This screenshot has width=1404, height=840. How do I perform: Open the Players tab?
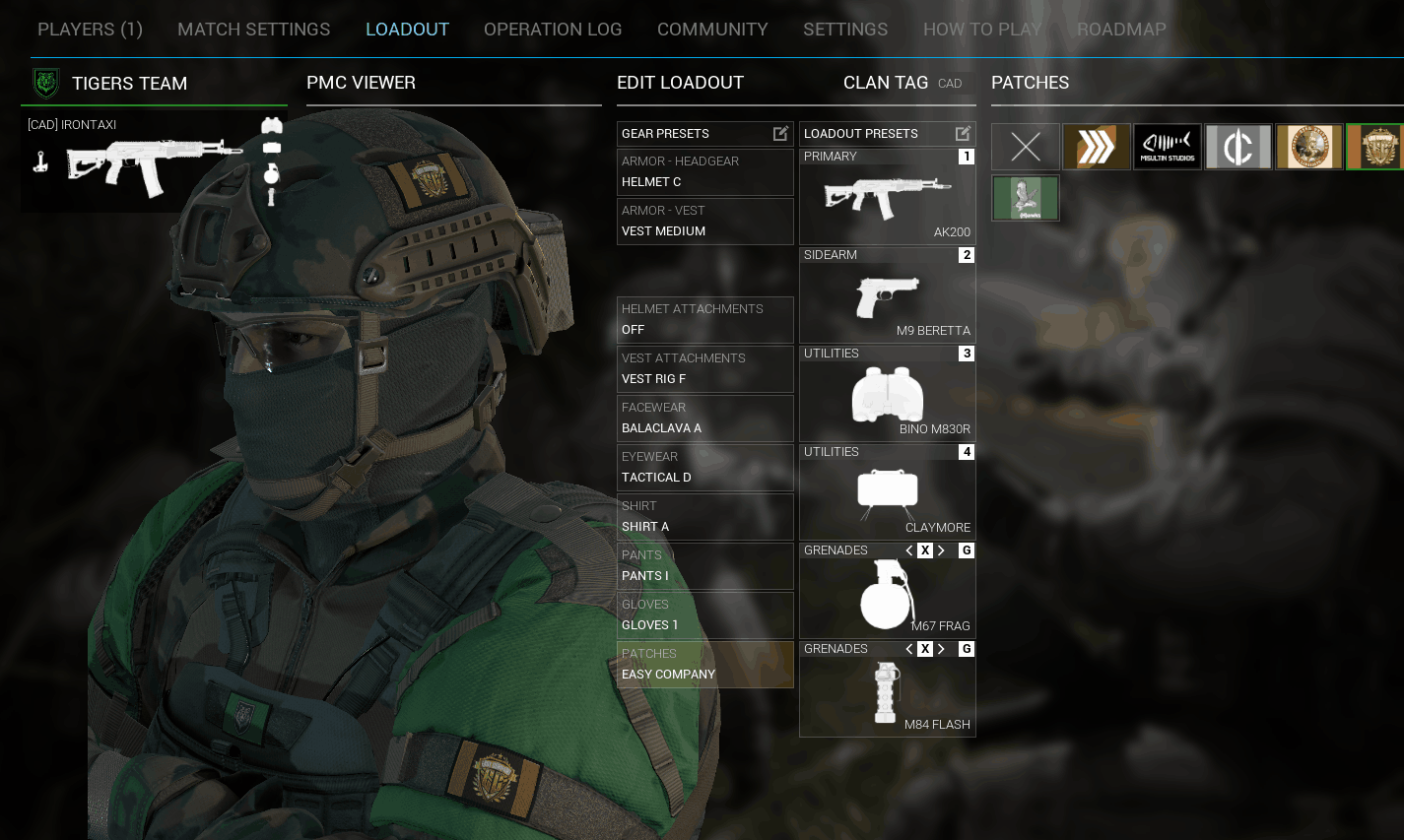tap(90, 30)
